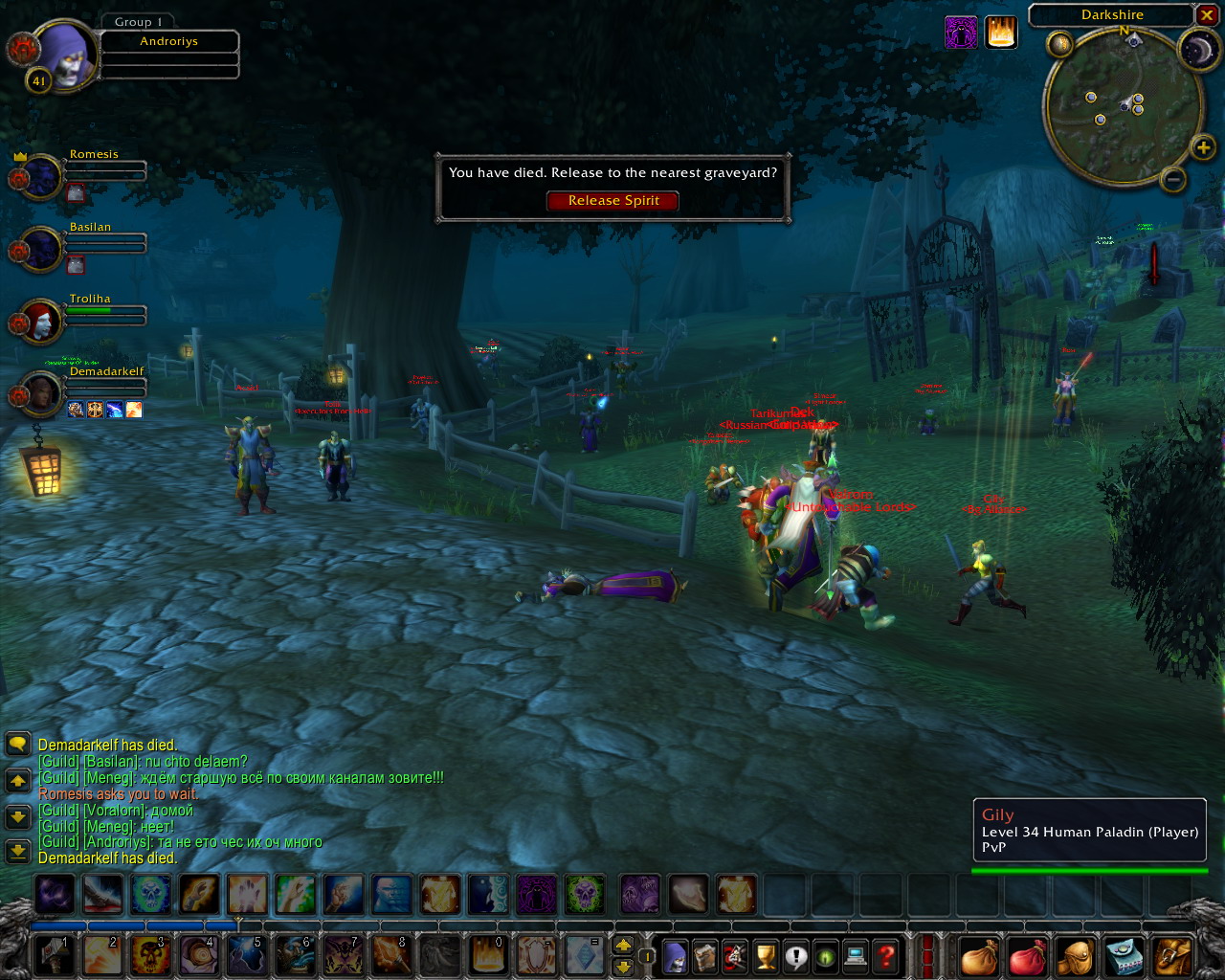
Task: Zoom in the minimap with plus button
Action: coord(1203,147)
